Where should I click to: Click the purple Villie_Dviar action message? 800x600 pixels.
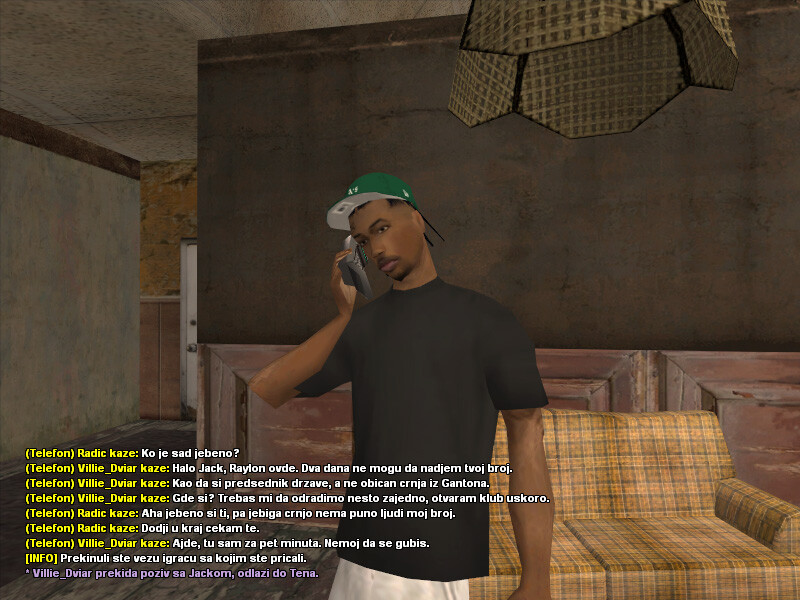pos(171,573)
